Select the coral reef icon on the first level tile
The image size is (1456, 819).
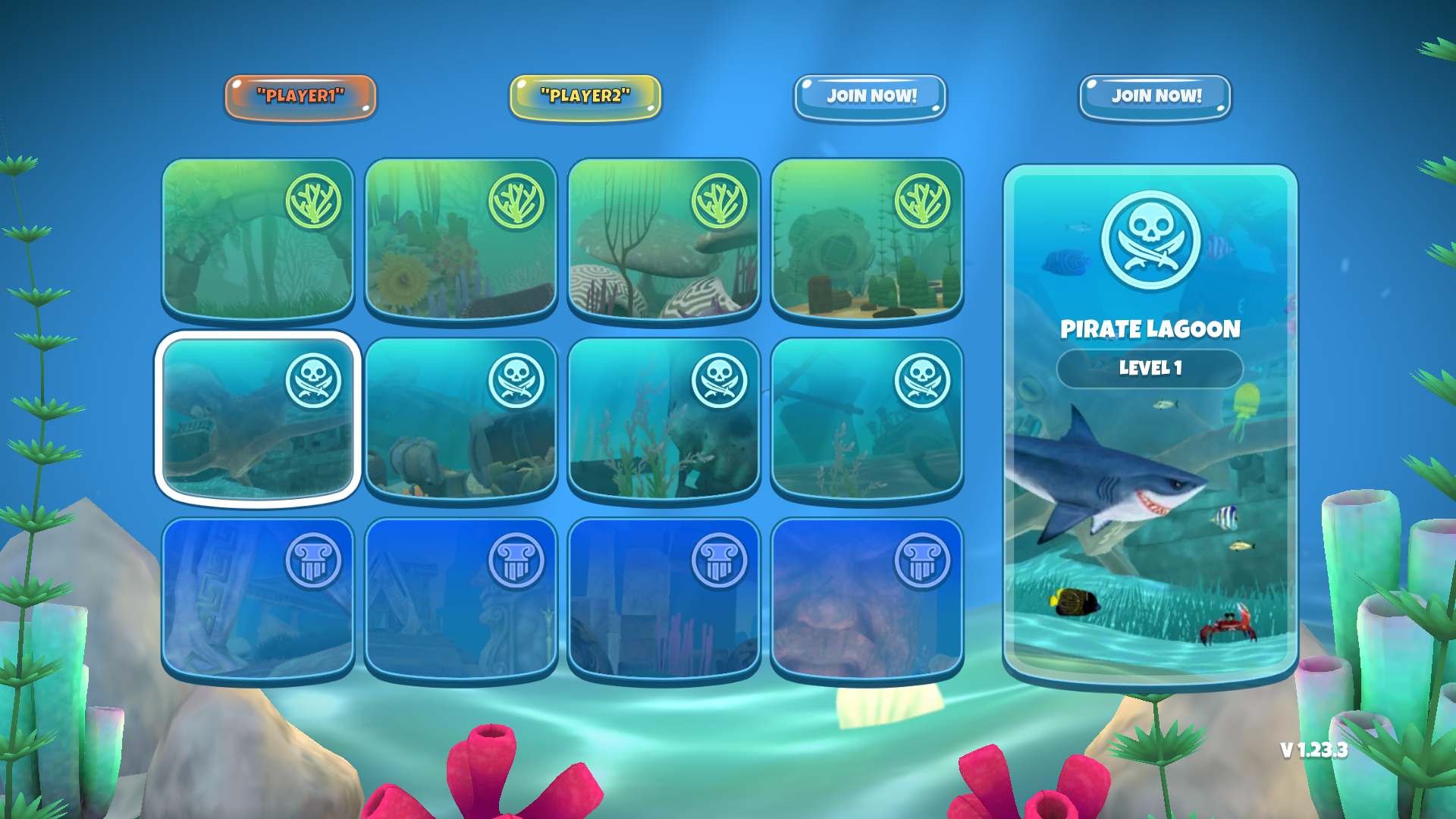(x=315, y=201)
